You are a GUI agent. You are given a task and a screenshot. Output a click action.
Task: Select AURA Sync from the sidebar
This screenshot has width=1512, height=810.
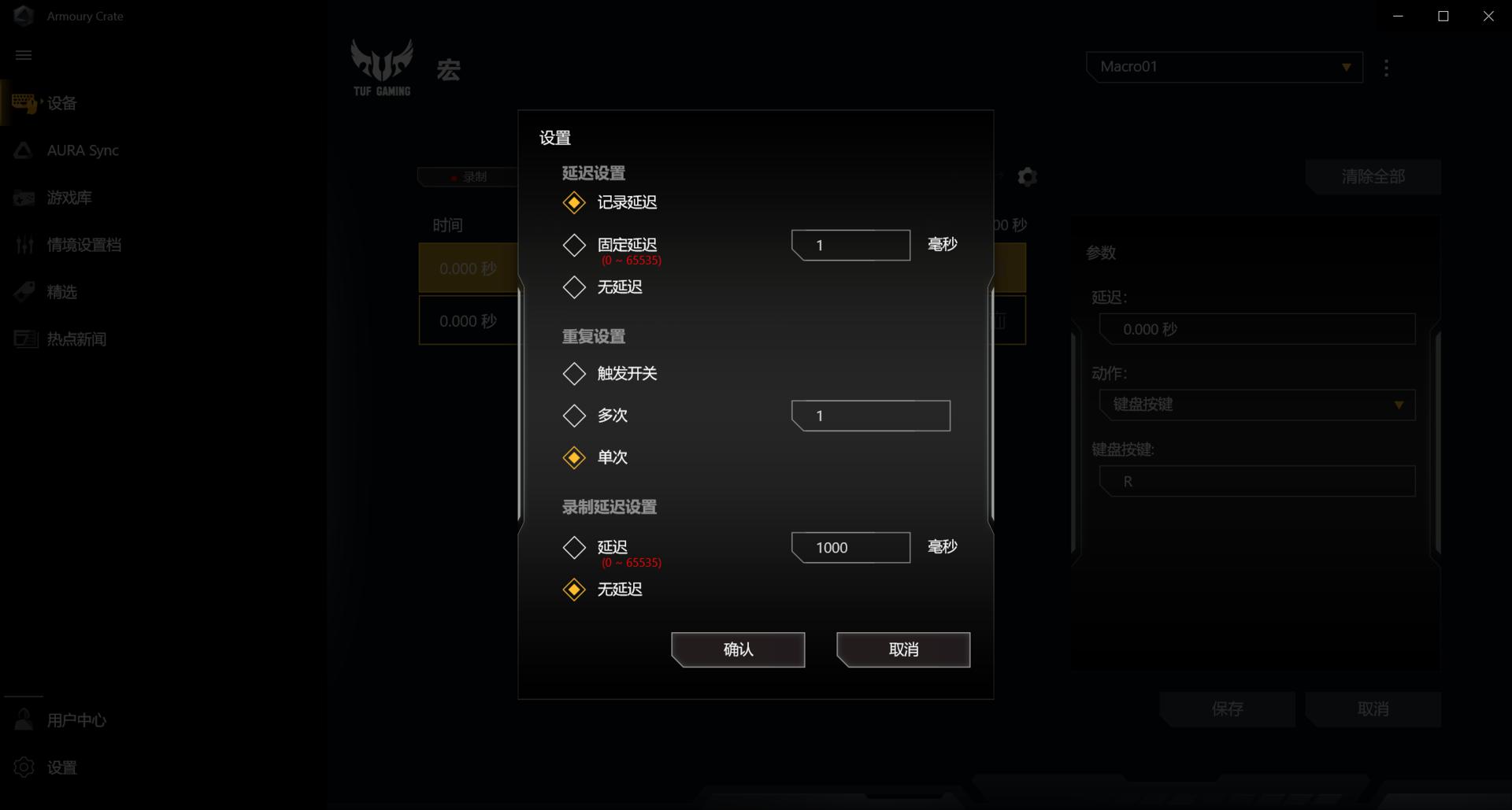click(82, 150)
